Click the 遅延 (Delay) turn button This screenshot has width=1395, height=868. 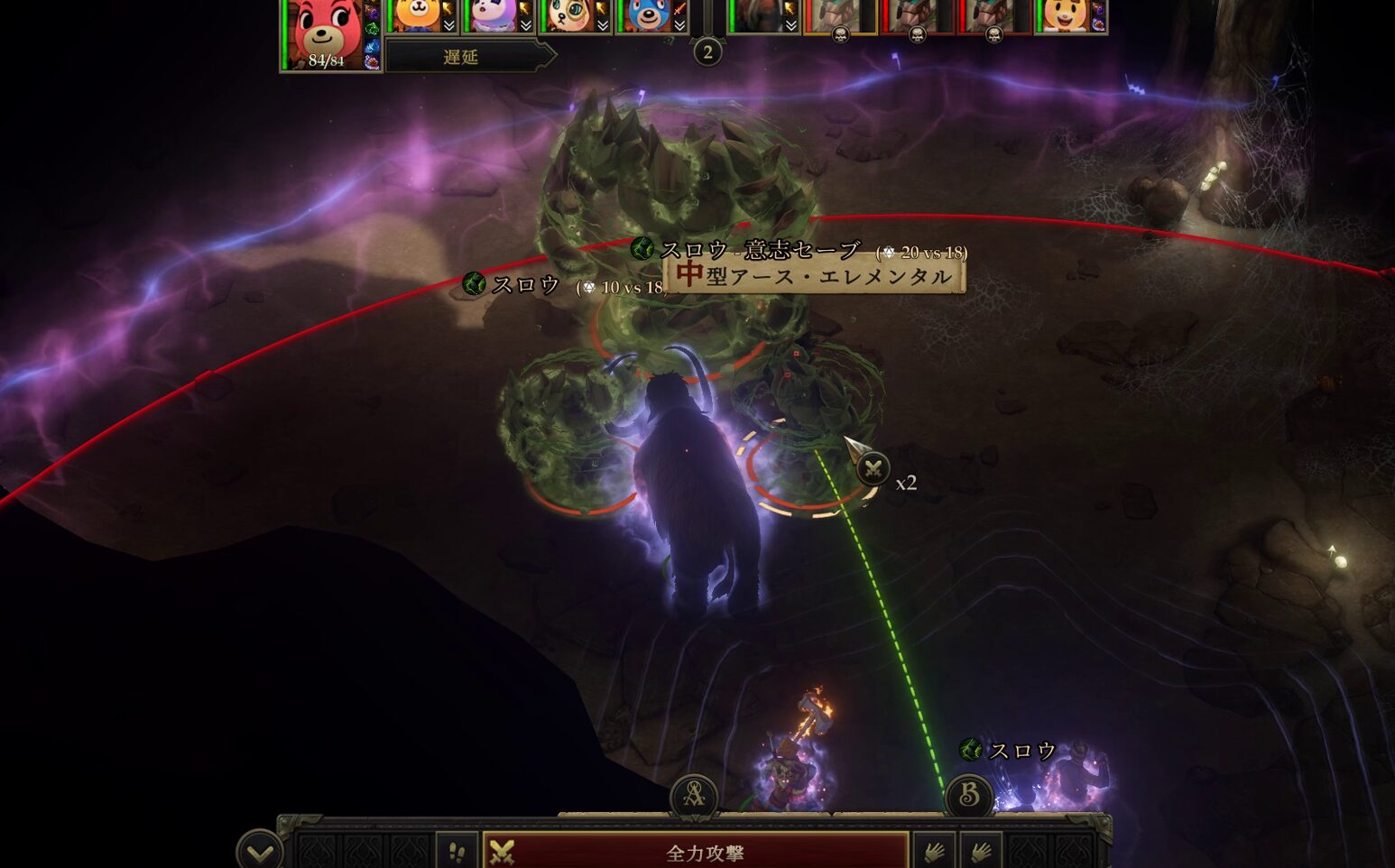pos(462,57)
